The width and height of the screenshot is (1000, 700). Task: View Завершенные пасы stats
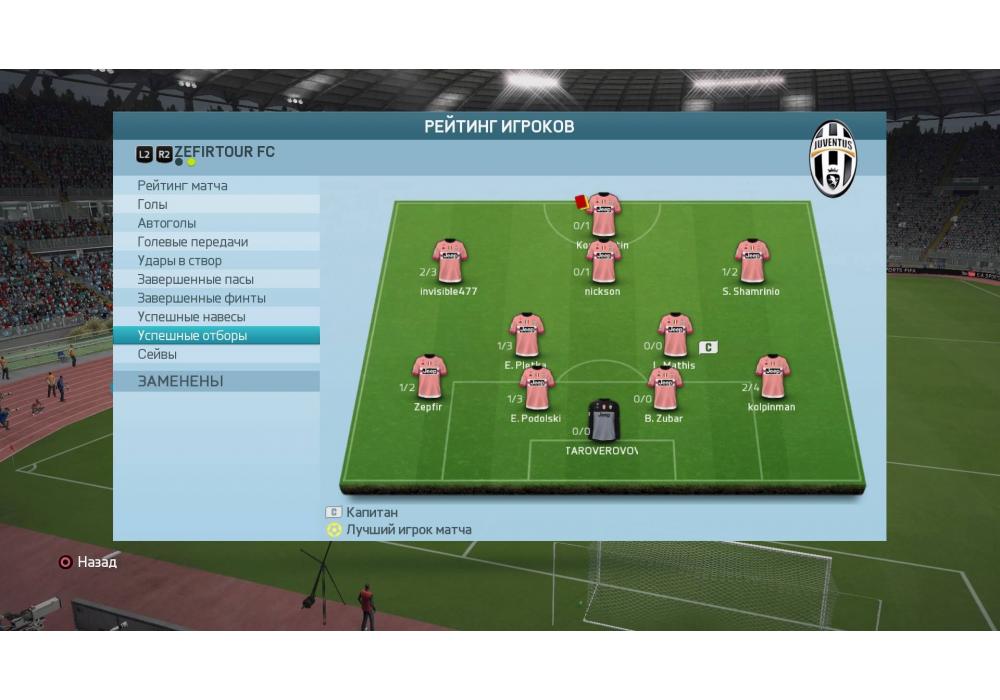pos(195,280)
